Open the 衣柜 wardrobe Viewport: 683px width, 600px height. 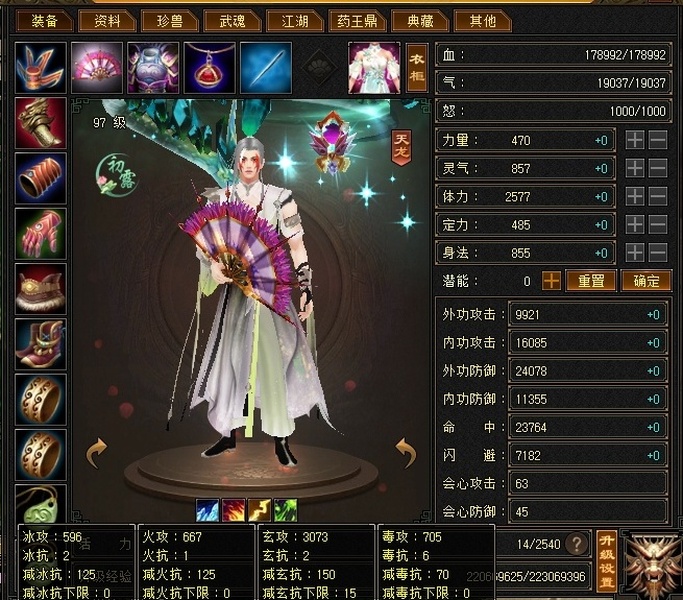pos(416,66)
